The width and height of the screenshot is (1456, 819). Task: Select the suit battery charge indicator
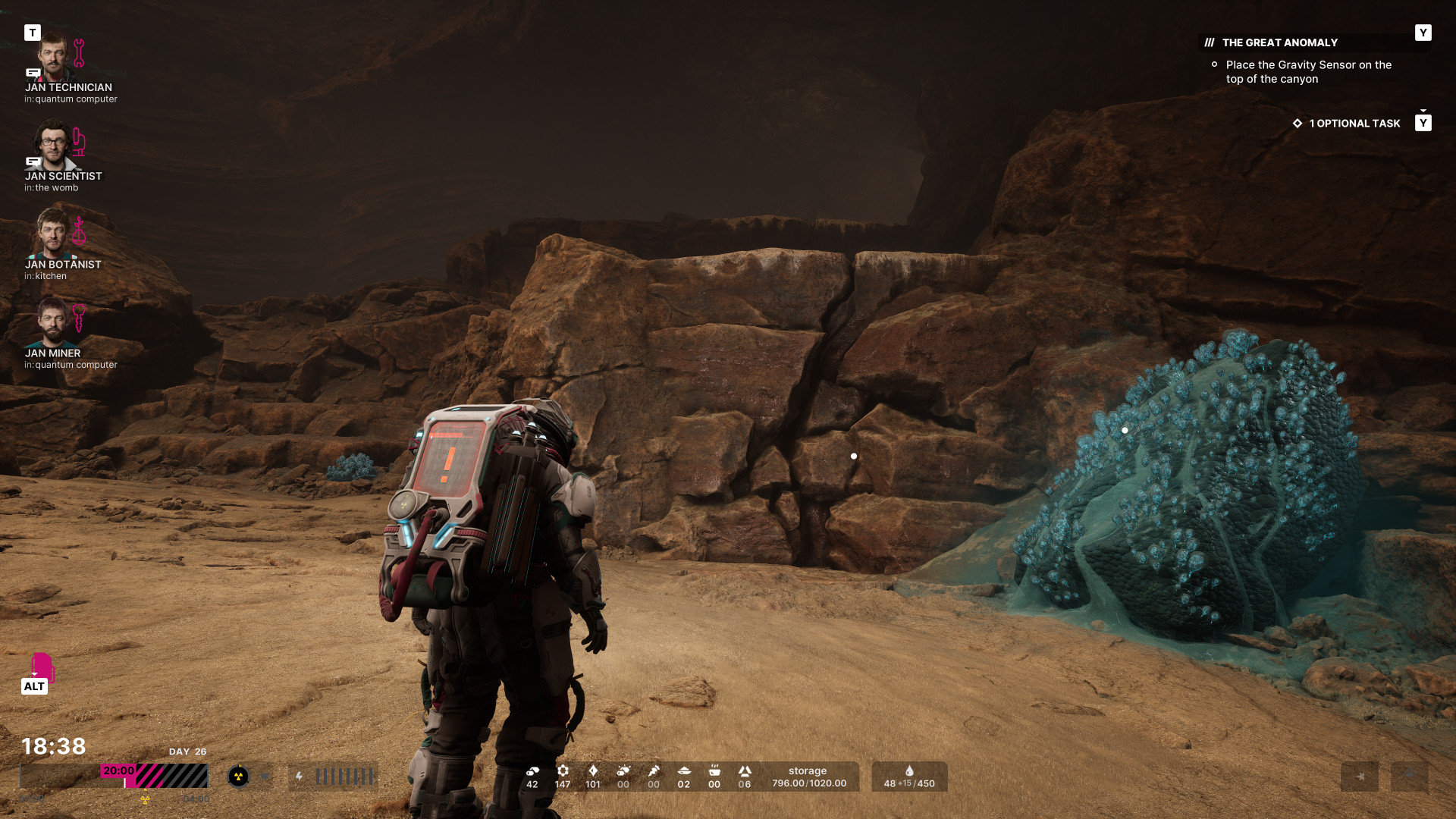[x=334, y=777]
